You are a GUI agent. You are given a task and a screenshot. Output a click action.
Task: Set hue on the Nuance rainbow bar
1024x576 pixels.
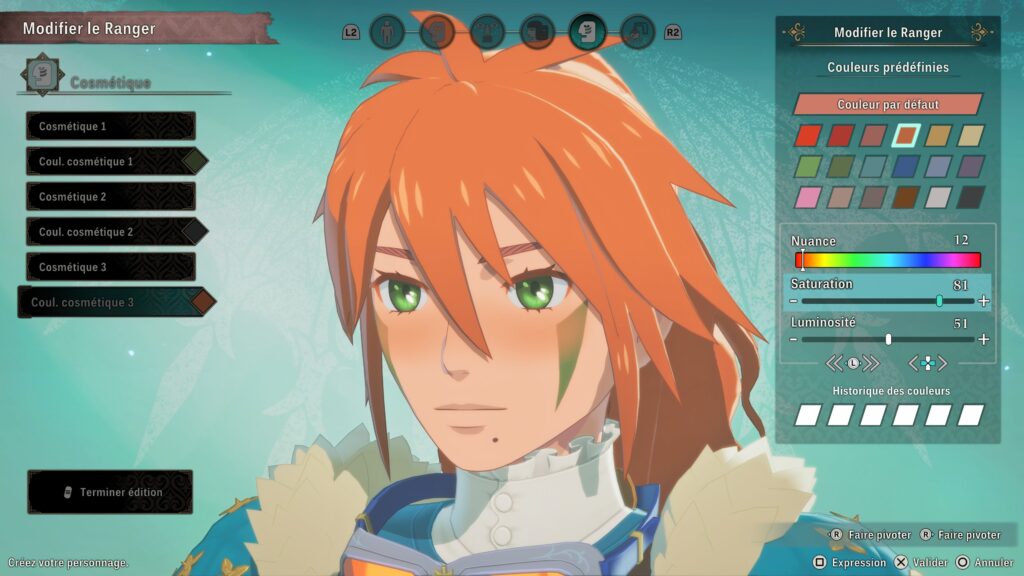point(888,260)
